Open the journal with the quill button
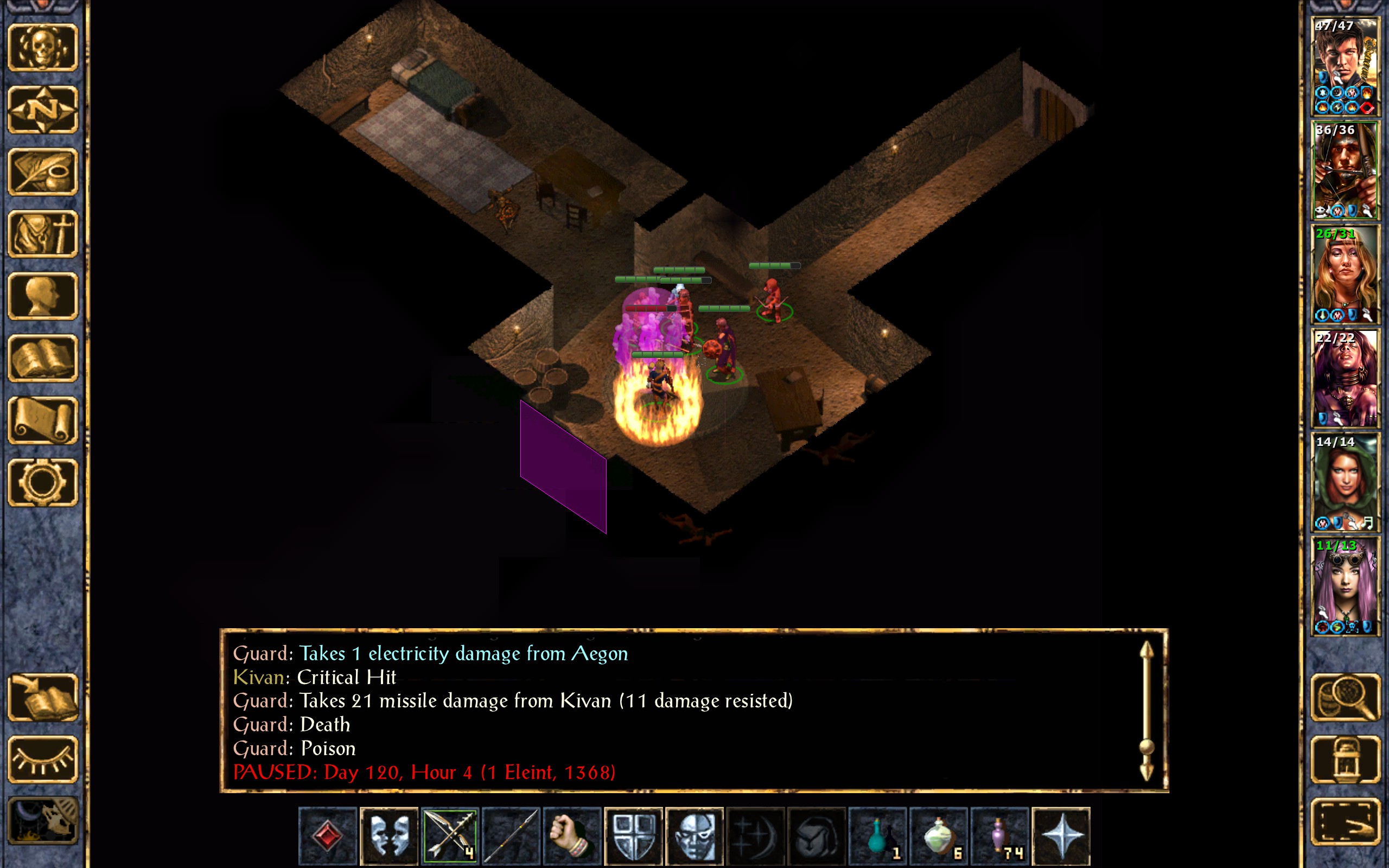Viewport: 1389px width, 868px height. pos(42,171)
